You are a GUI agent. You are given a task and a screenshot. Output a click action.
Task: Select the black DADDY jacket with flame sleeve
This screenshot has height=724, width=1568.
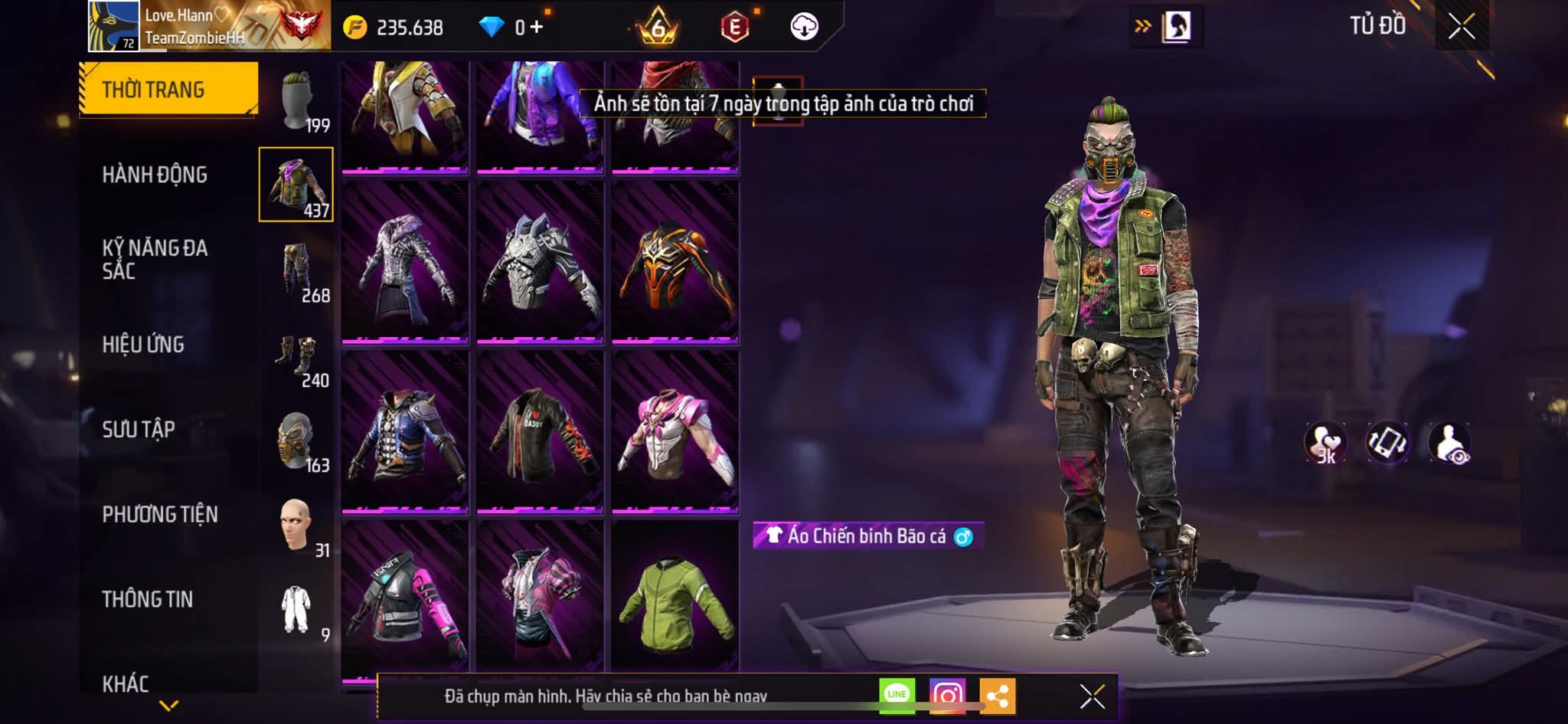coord(540,431)
